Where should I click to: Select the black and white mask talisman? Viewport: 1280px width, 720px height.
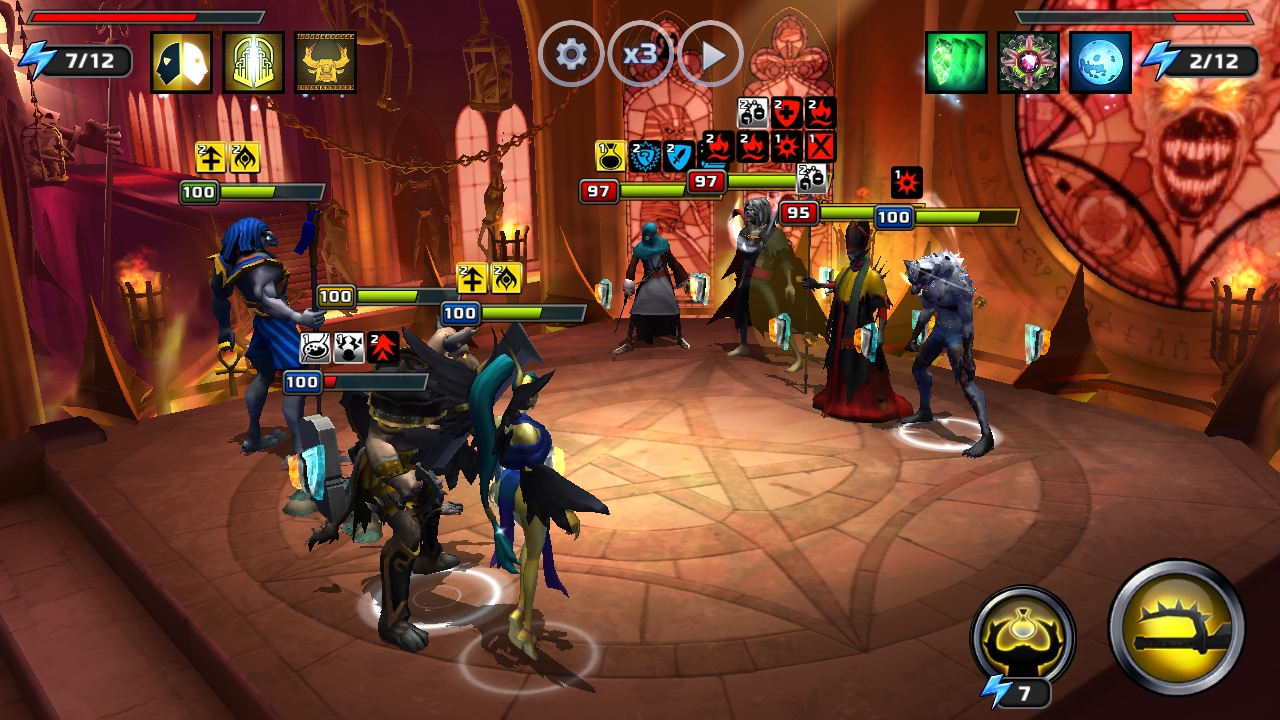[x=181, y=62]
